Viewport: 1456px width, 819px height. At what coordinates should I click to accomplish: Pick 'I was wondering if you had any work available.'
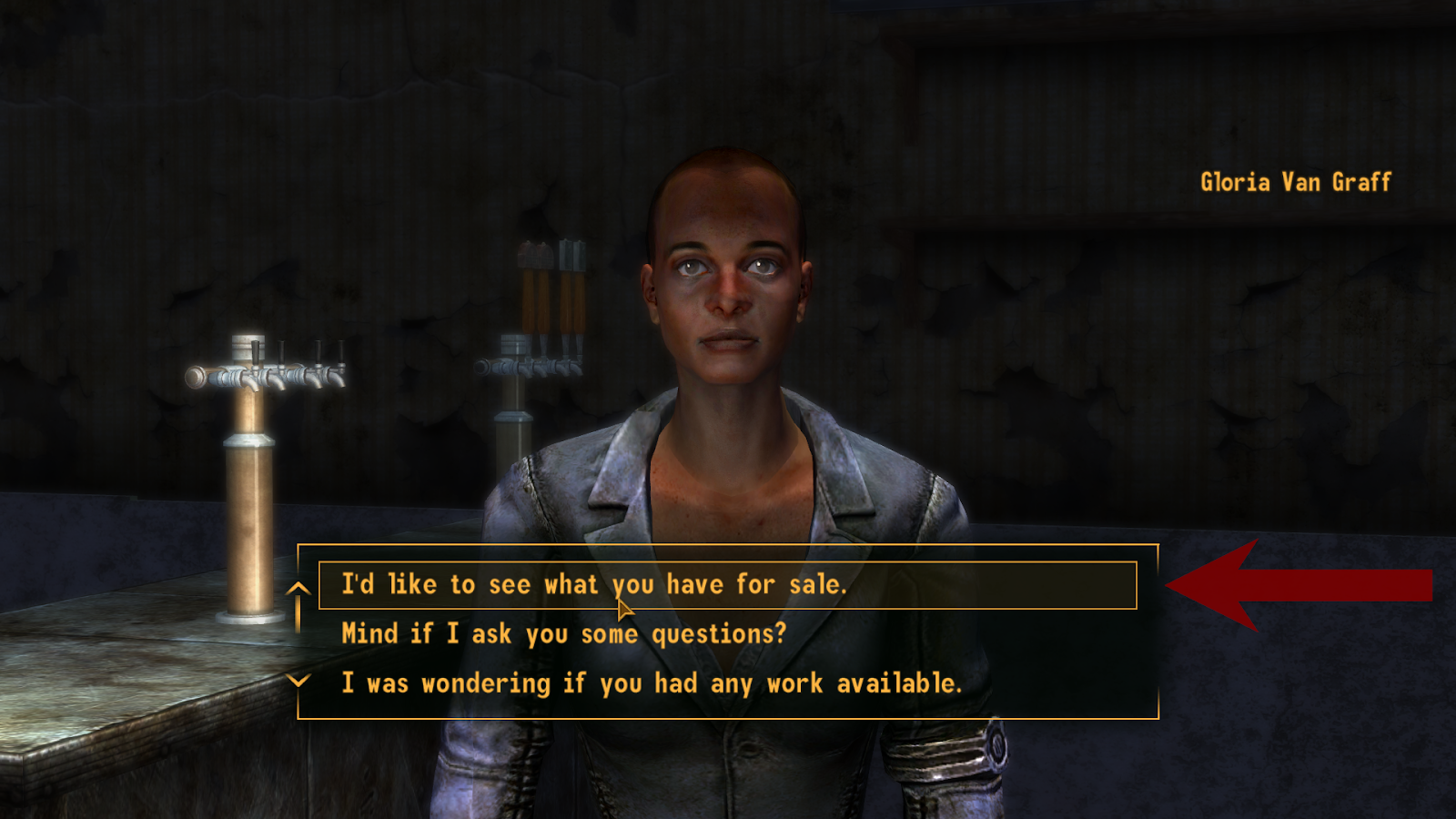click(651, 682)
